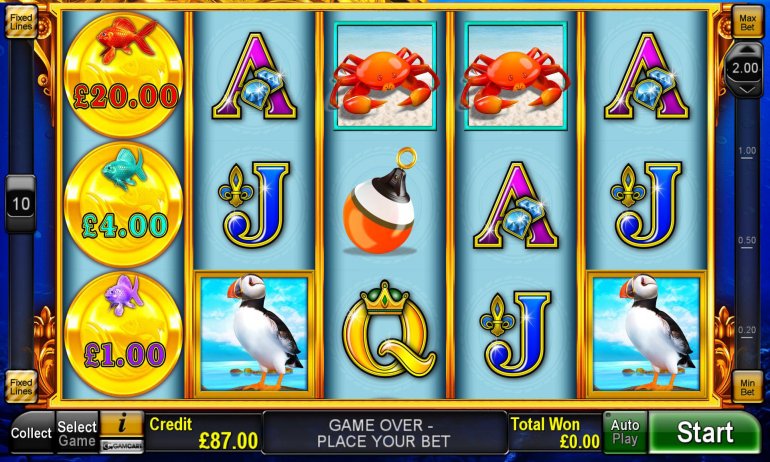Set the Max Bet
The width and height of the screenshot is (770, 462).
746,19
